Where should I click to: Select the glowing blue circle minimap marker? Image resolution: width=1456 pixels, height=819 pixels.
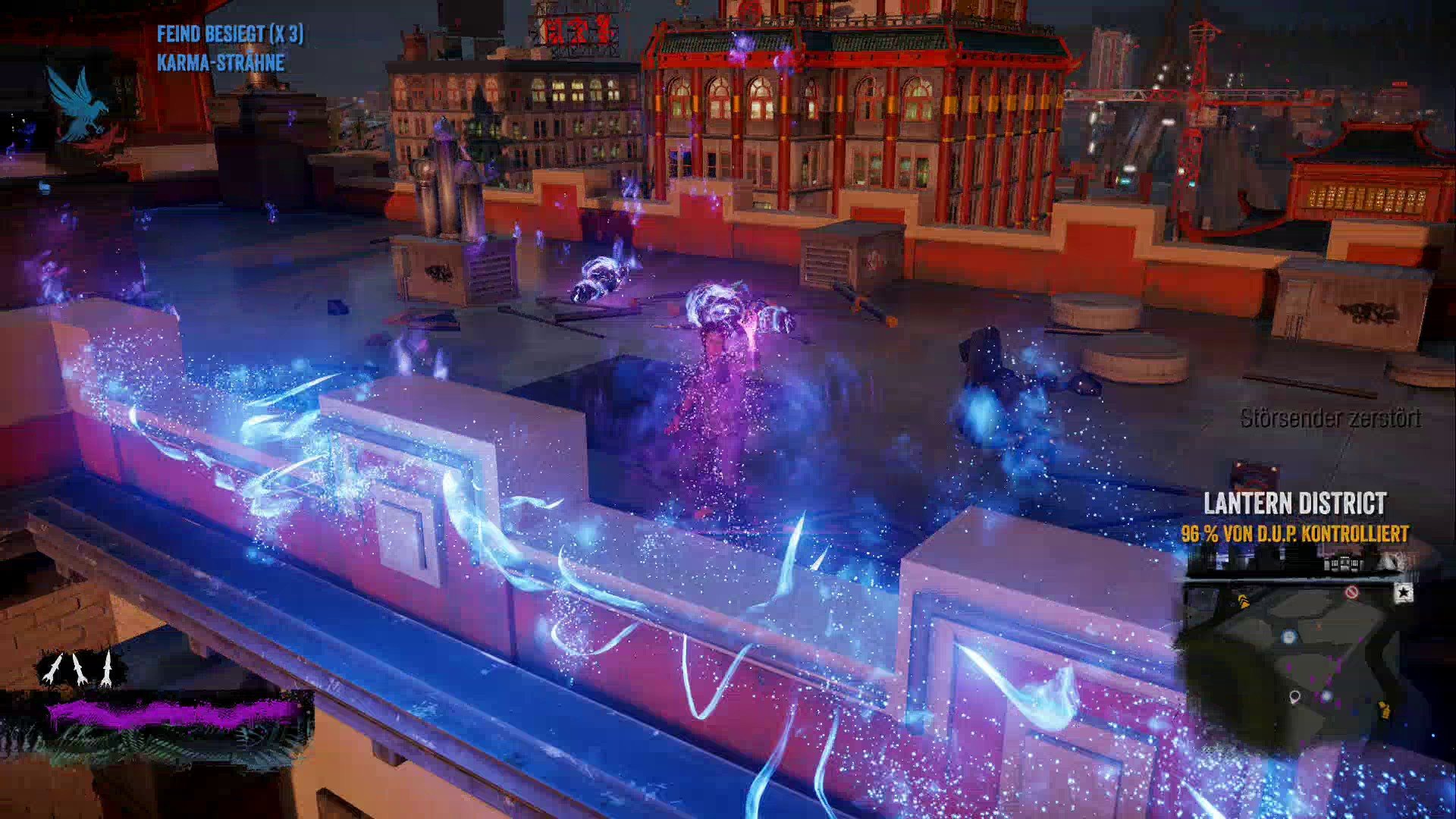1289,637
